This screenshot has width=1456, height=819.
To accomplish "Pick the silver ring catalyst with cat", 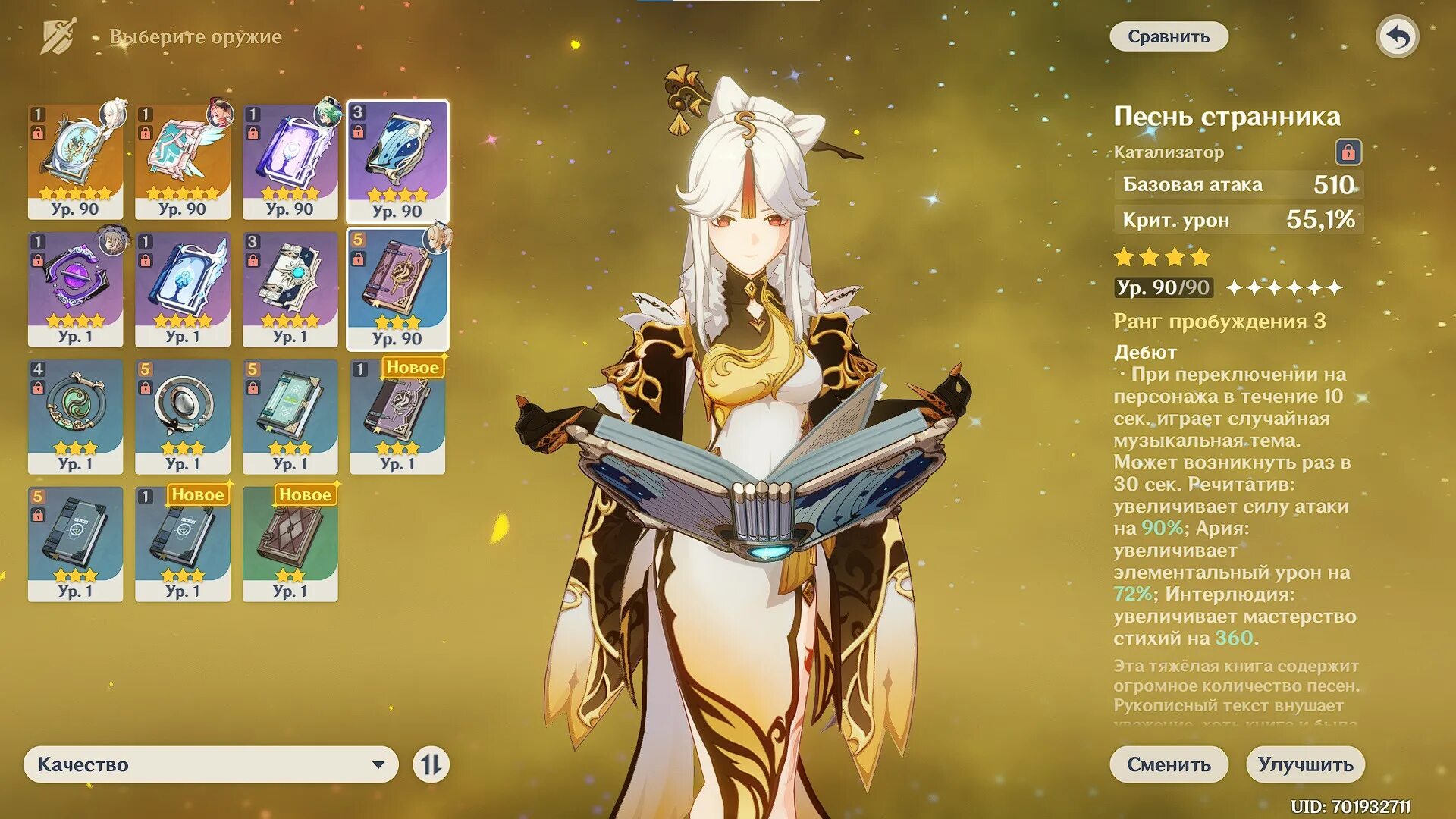I will click(183, 416).
